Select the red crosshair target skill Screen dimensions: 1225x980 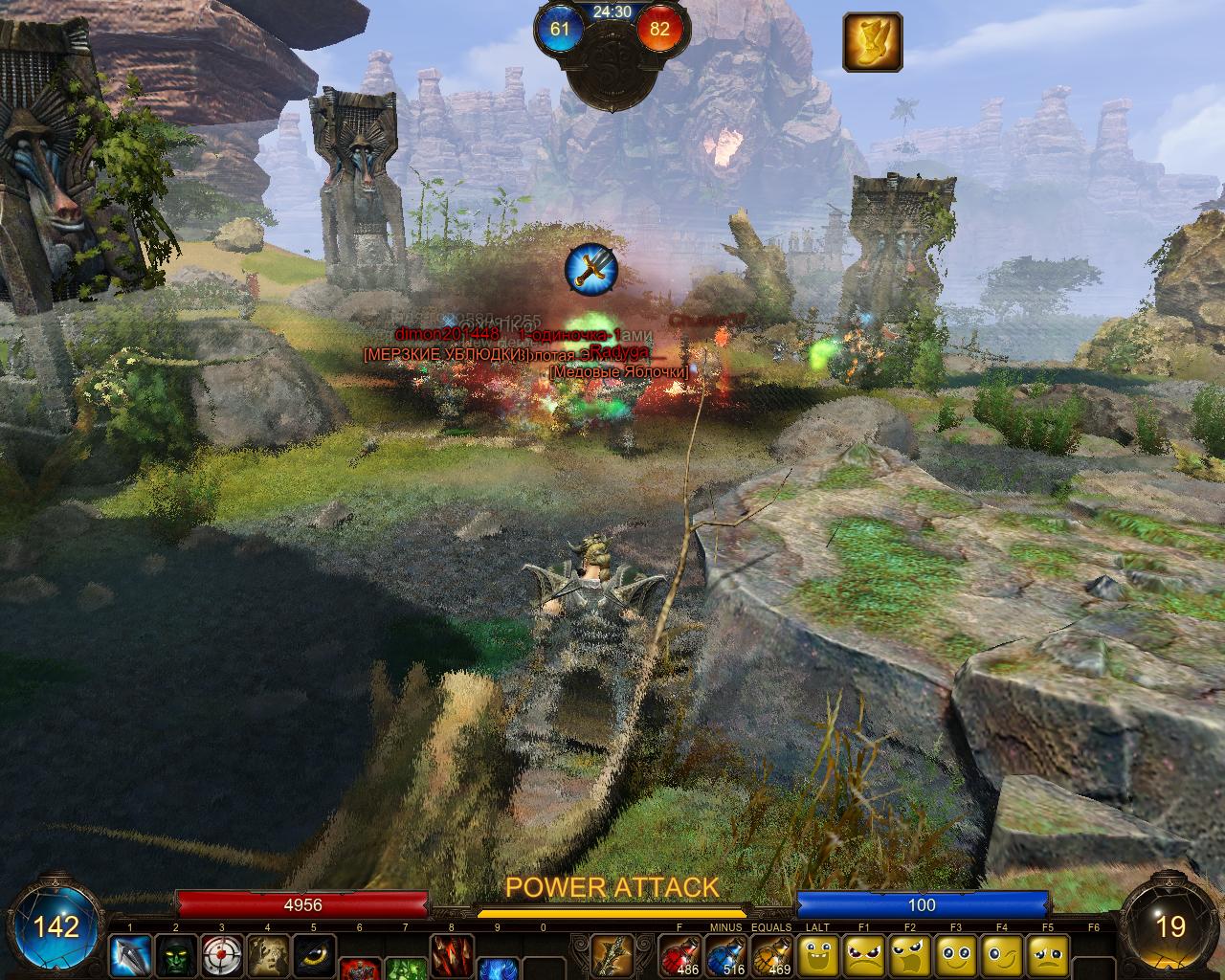(x=221, y=954)
